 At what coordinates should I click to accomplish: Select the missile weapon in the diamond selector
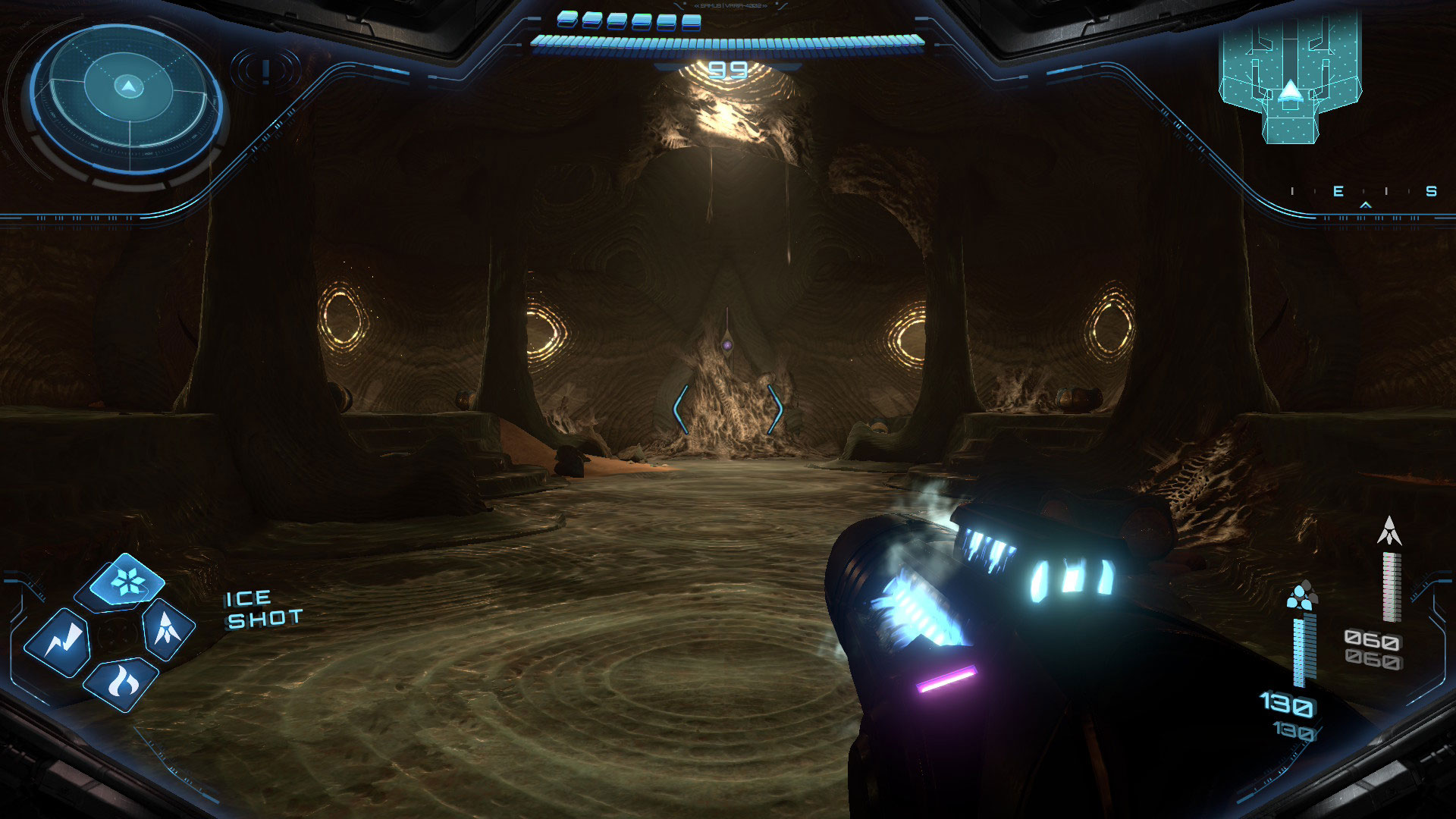coord(167,629)
